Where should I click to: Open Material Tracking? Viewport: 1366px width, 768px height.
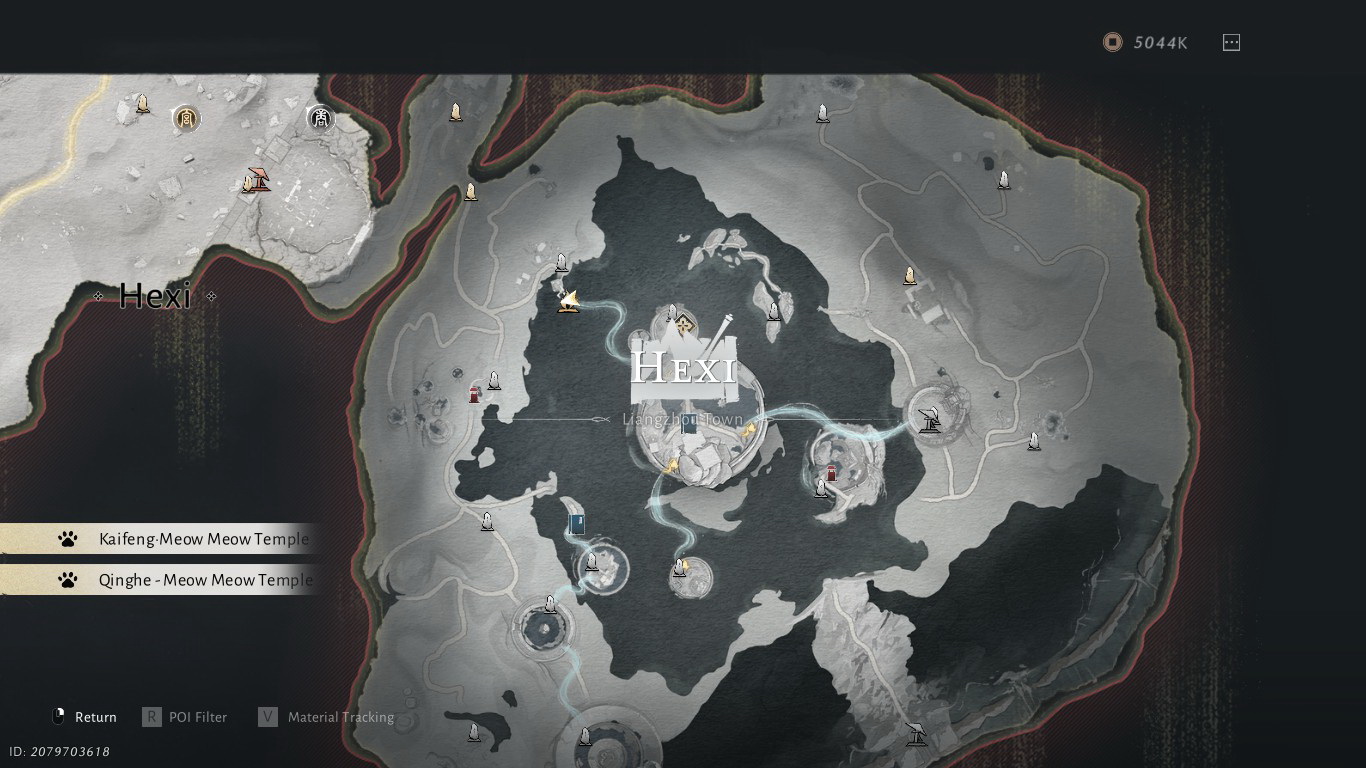(327, 717)
